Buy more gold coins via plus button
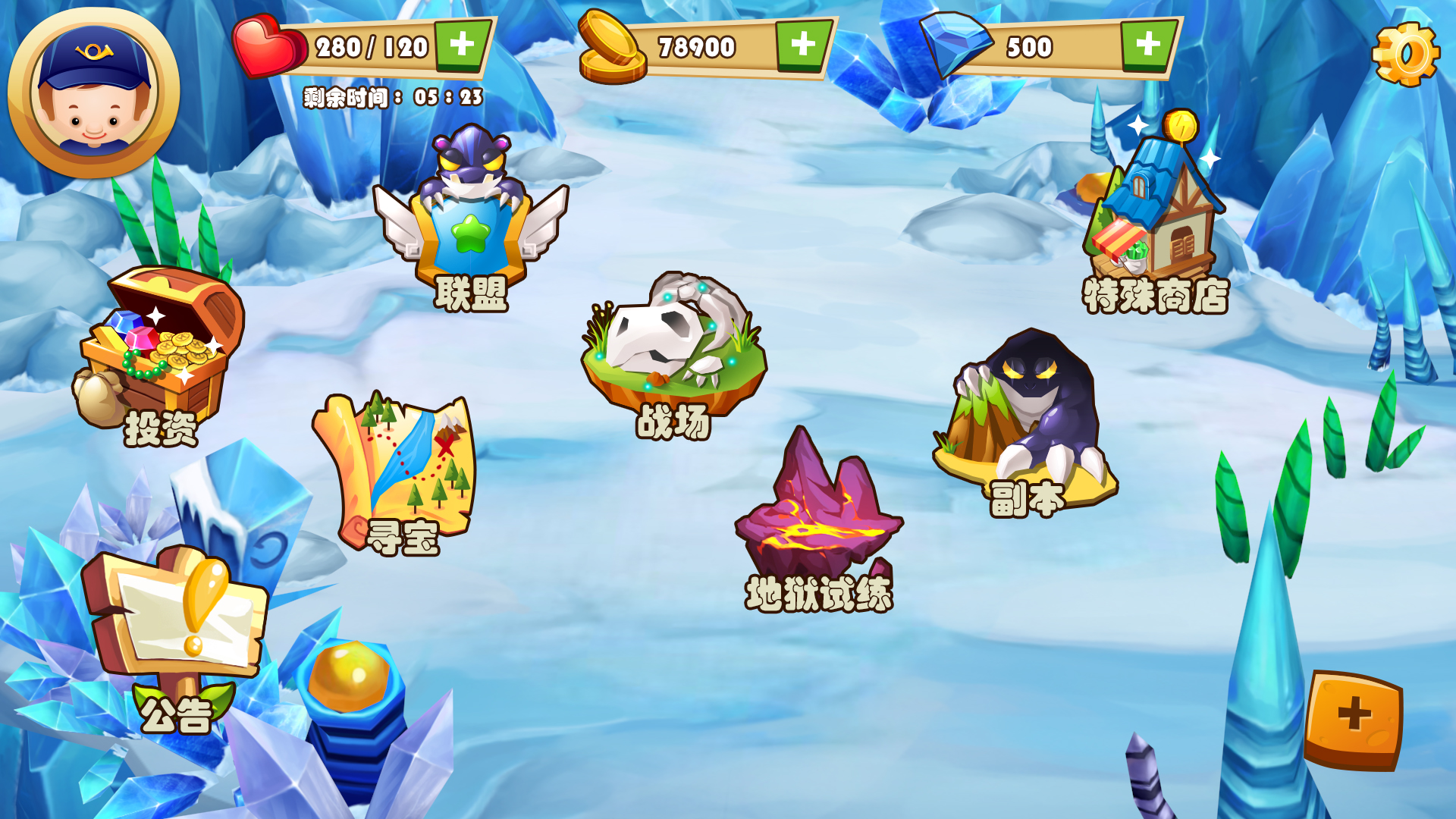Viewport: 1456px width, 819px height. coord(803,45)
